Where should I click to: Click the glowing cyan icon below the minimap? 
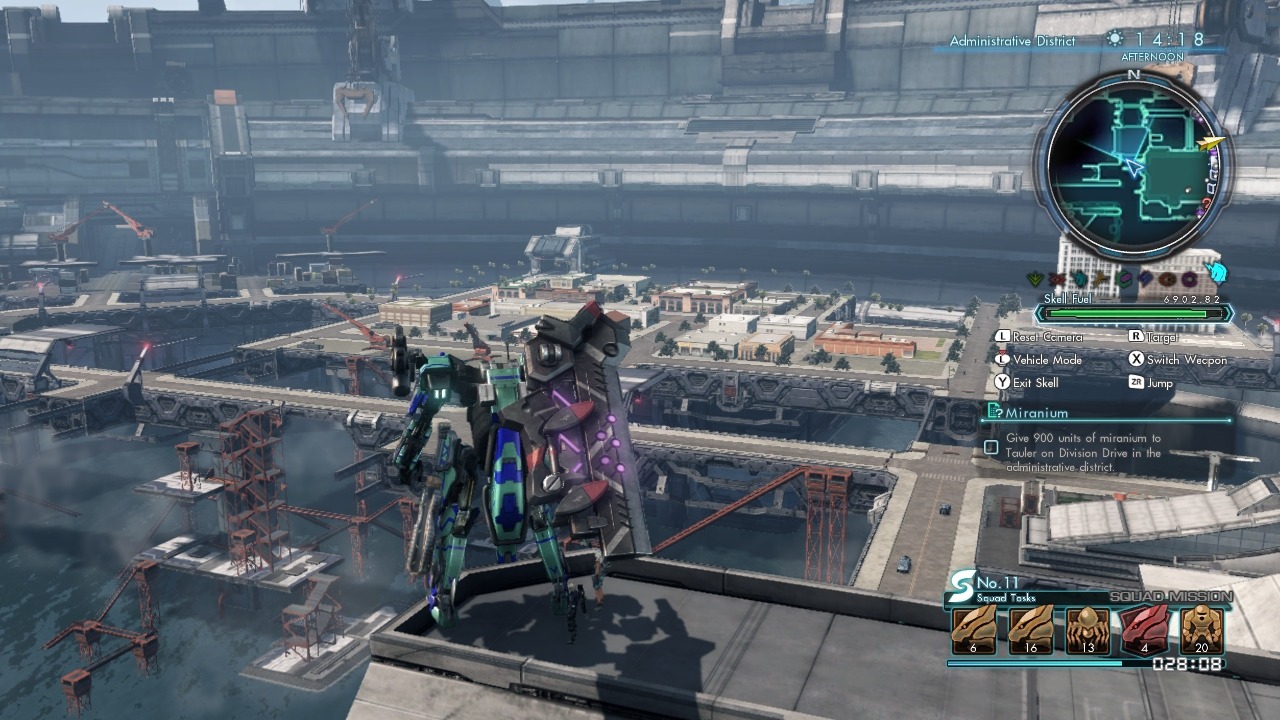[1216, 273]
